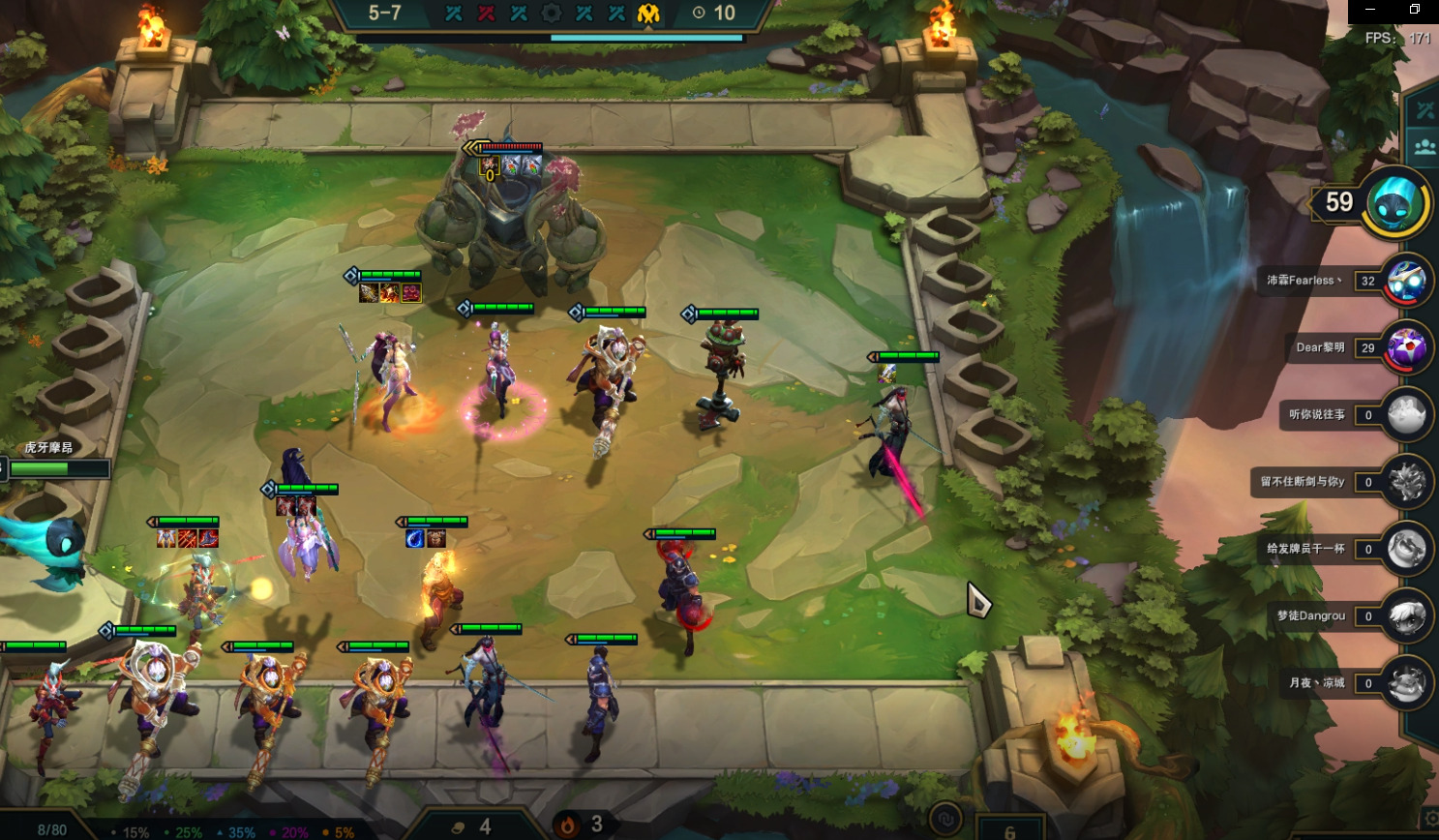This screenshot has height=840, width=1439.
Task: Select the red lost-round swords stage icon
Action: 486,14
